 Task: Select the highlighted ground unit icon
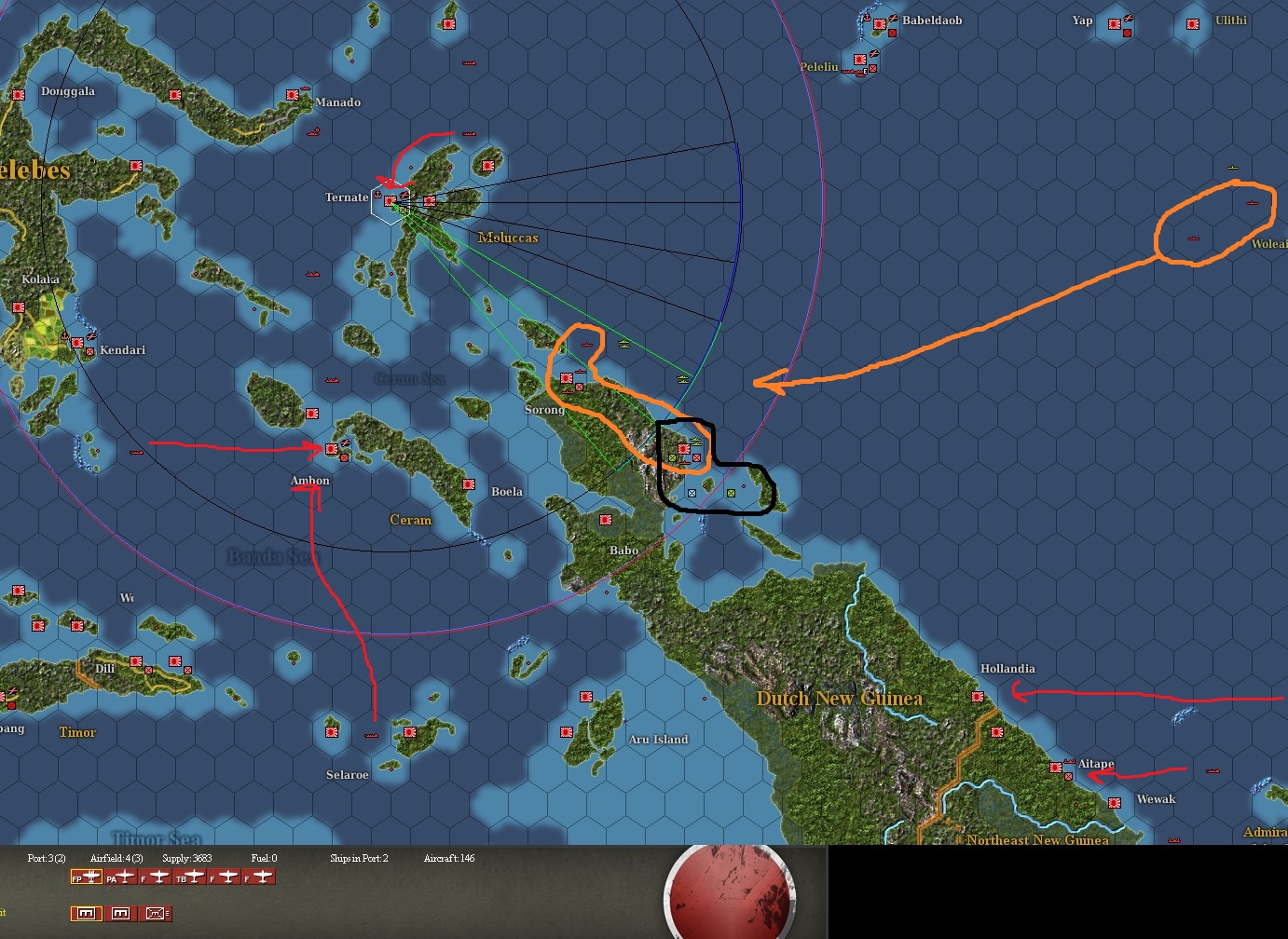(x=87, y=913)
